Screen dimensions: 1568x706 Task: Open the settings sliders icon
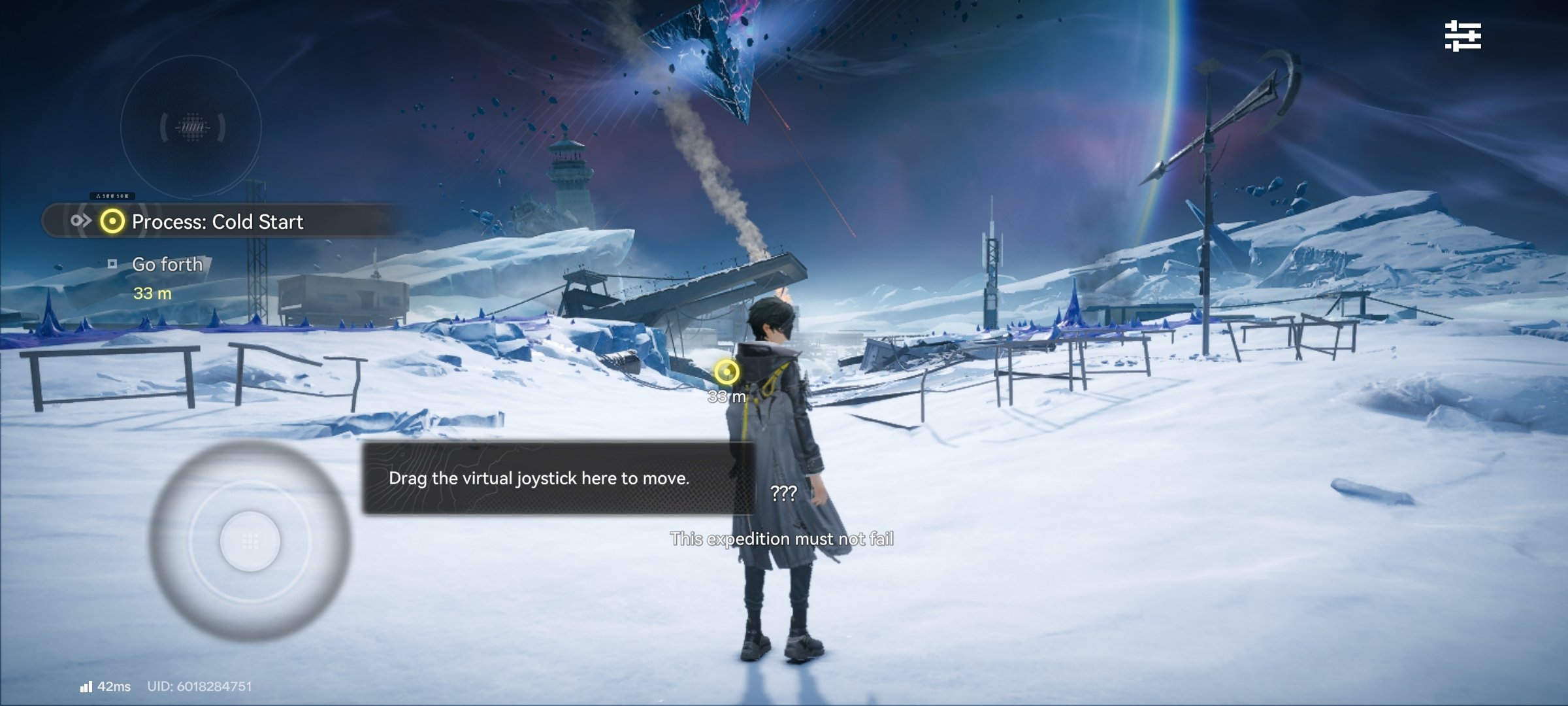(x=1462, y=36)
